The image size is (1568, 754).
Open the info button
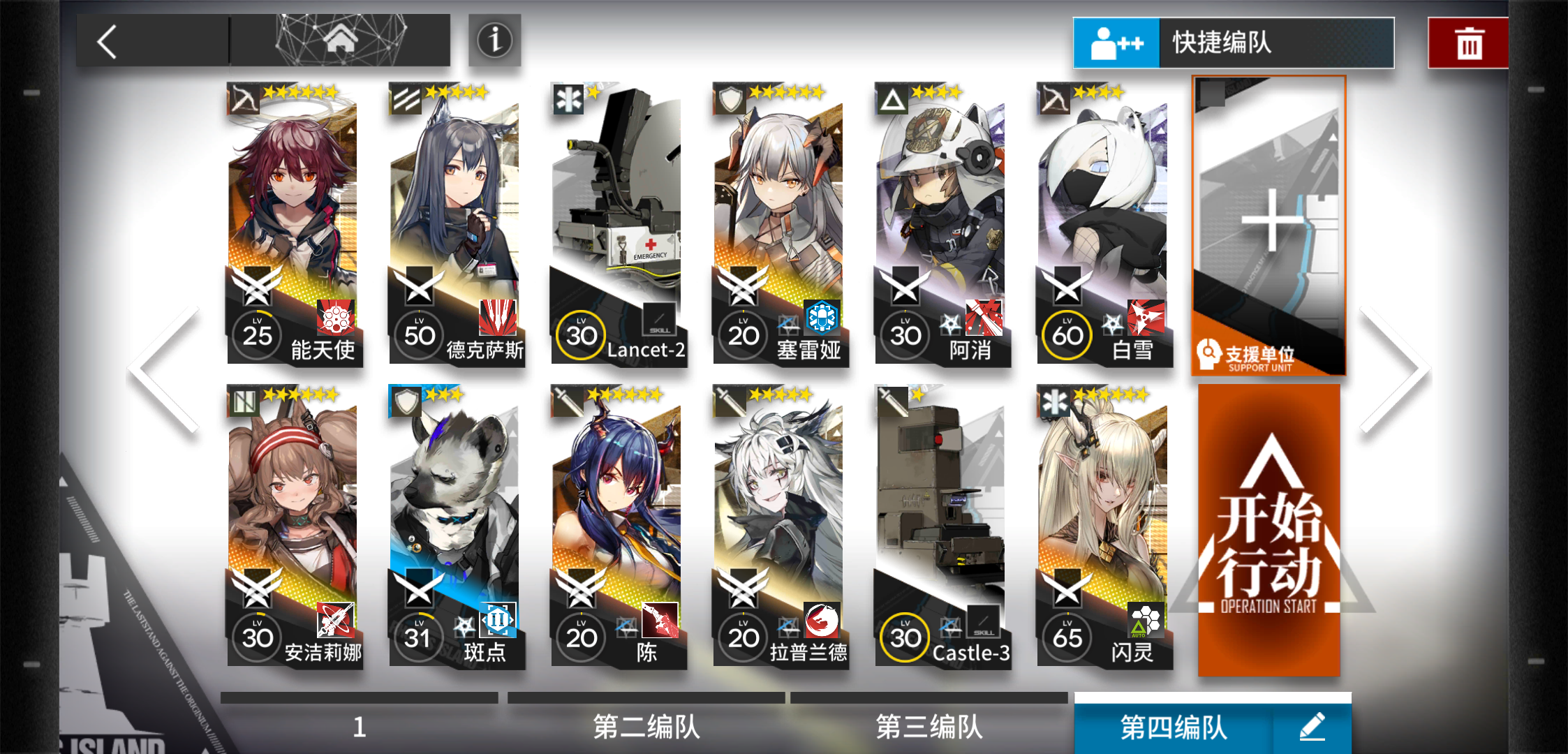[x=494, y=40]
